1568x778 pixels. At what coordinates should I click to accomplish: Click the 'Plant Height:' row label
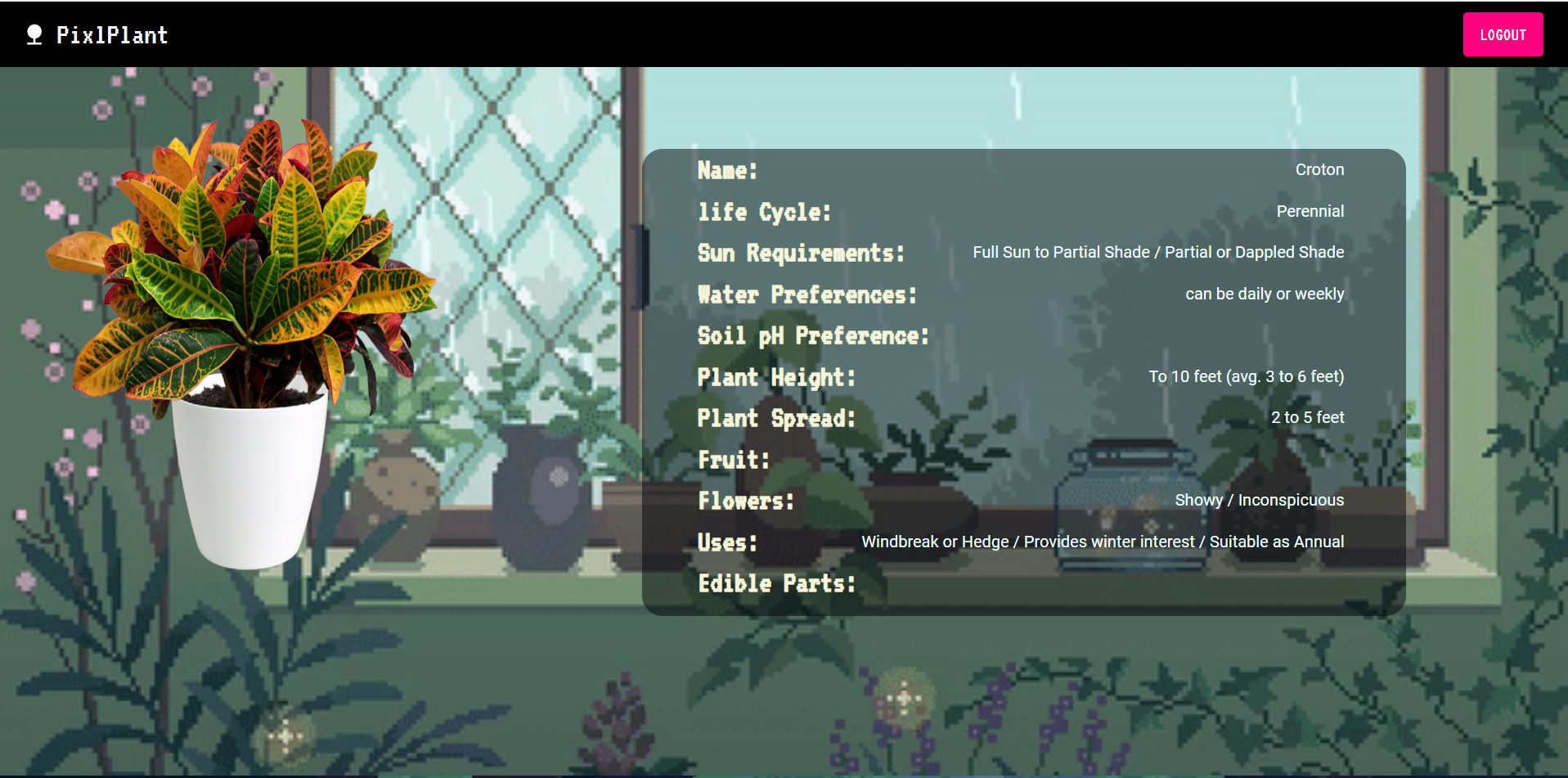coord(776,376)
